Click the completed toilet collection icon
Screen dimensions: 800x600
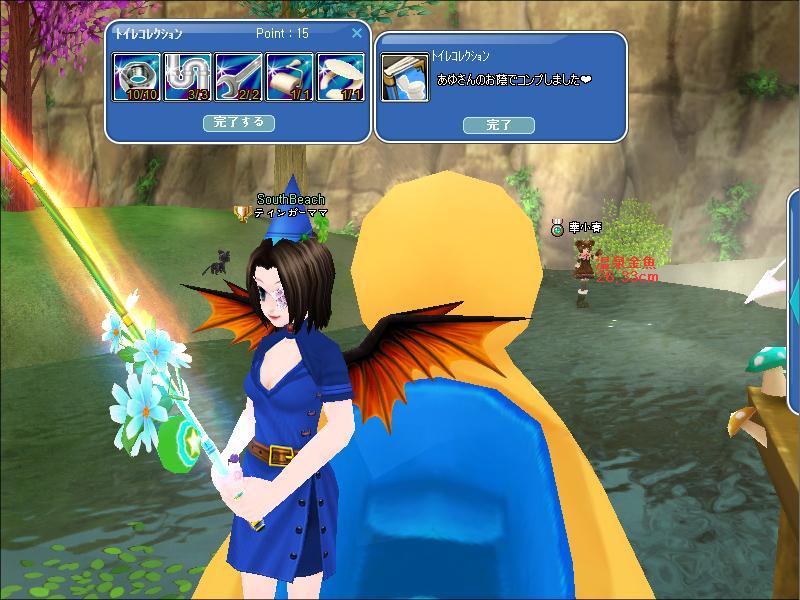click(x=405, y=78)
